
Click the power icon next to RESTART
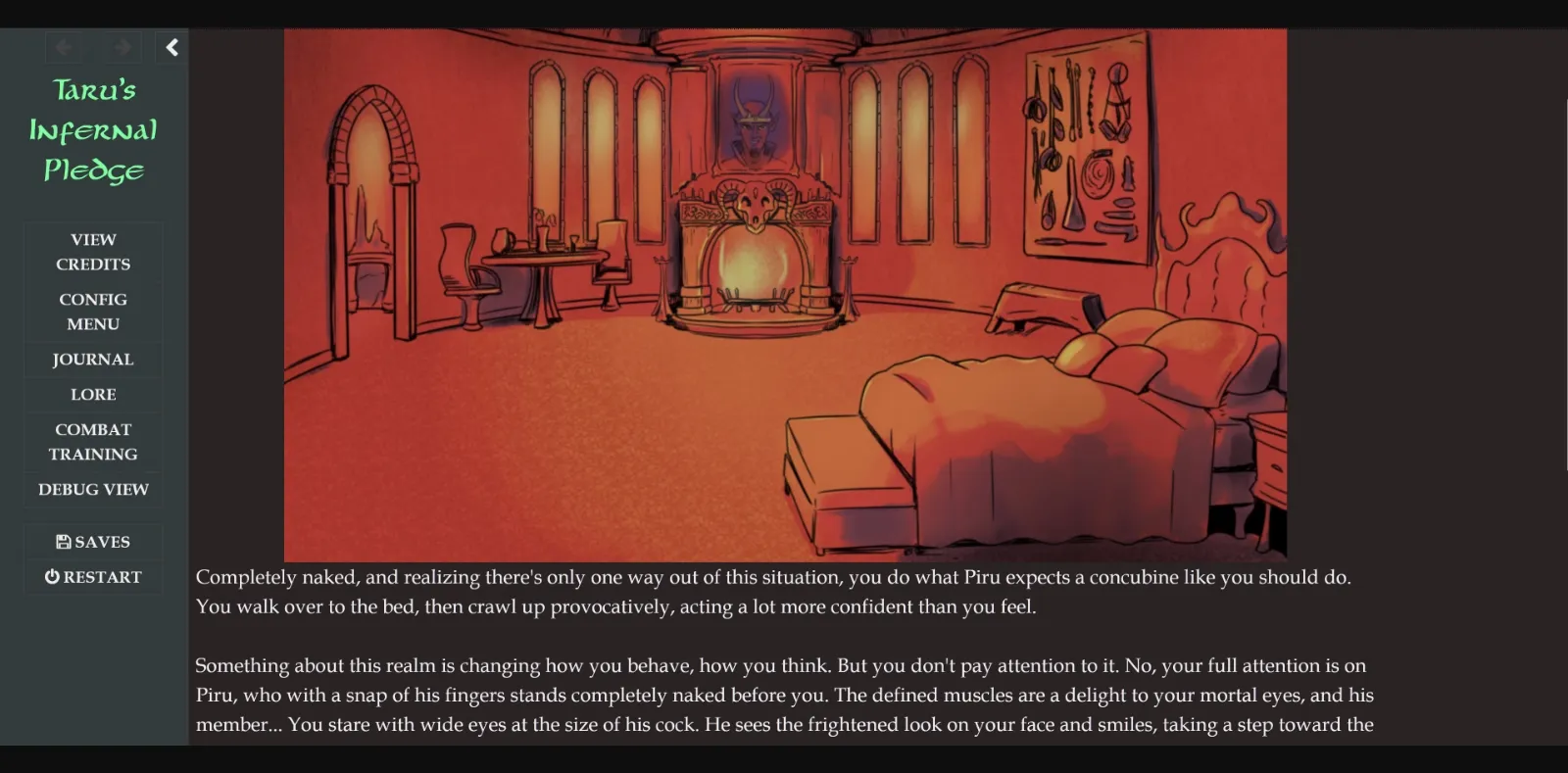pyautogui.click(x=51, y=576)
